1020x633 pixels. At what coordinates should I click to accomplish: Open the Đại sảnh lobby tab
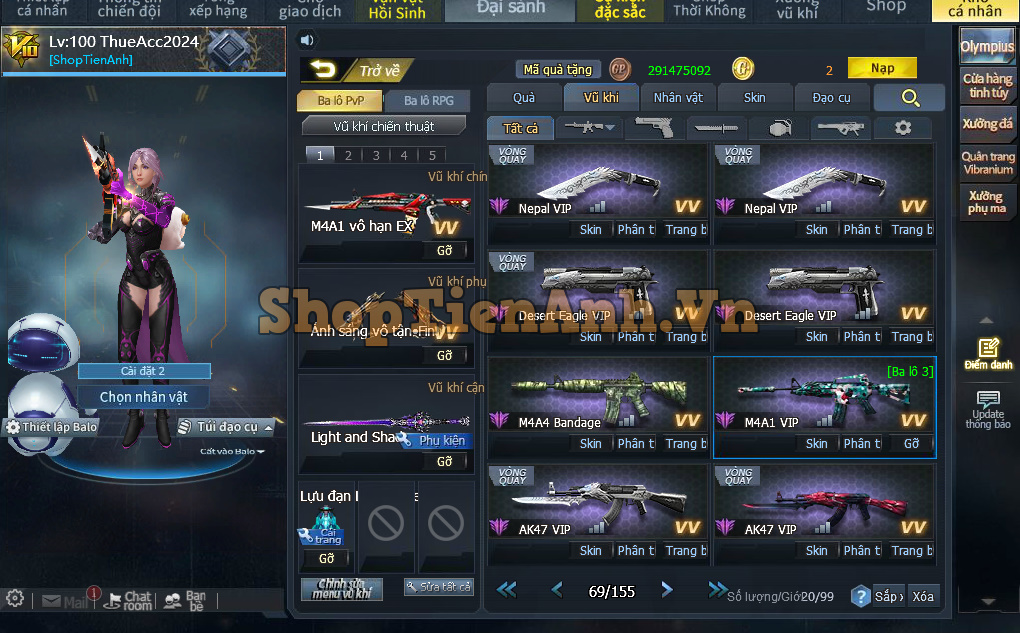(x=510, y=9)
